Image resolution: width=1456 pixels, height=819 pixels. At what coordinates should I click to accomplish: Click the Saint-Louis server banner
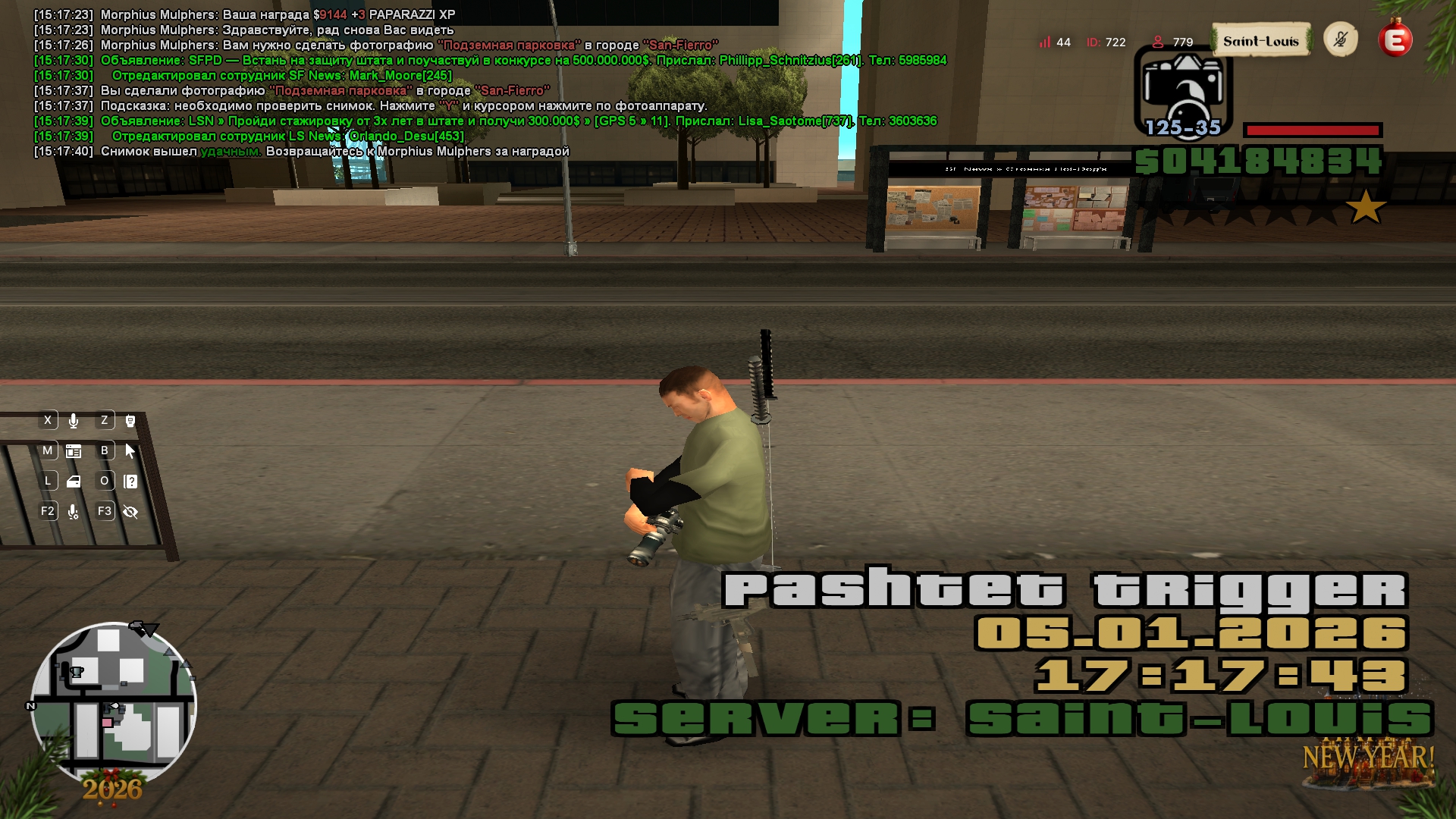pos(1260,41)
